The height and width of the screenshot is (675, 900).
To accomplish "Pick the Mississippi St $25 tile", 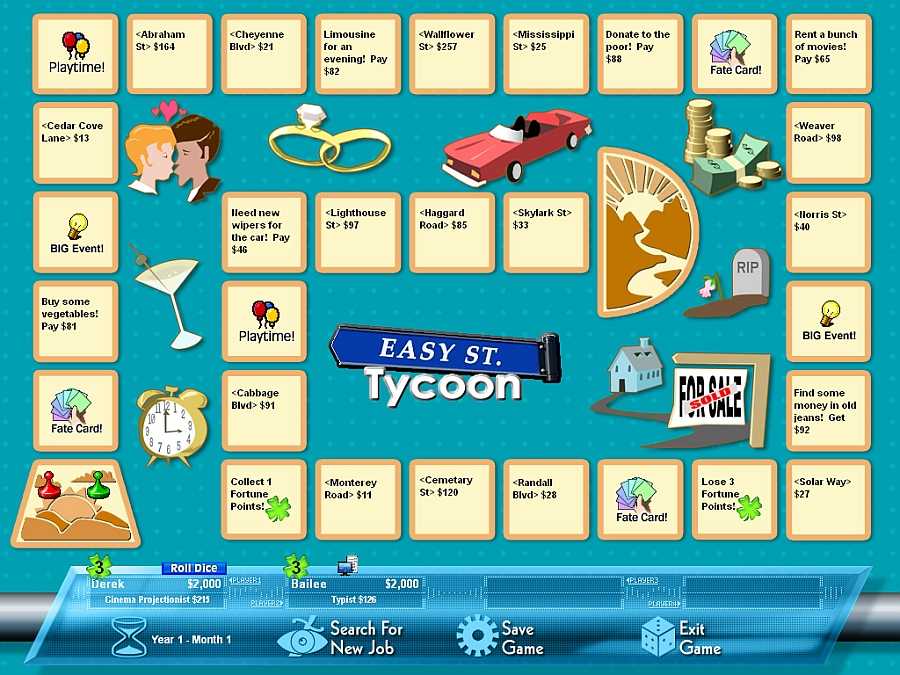I will pyautogui.click(x=546, y=54).
